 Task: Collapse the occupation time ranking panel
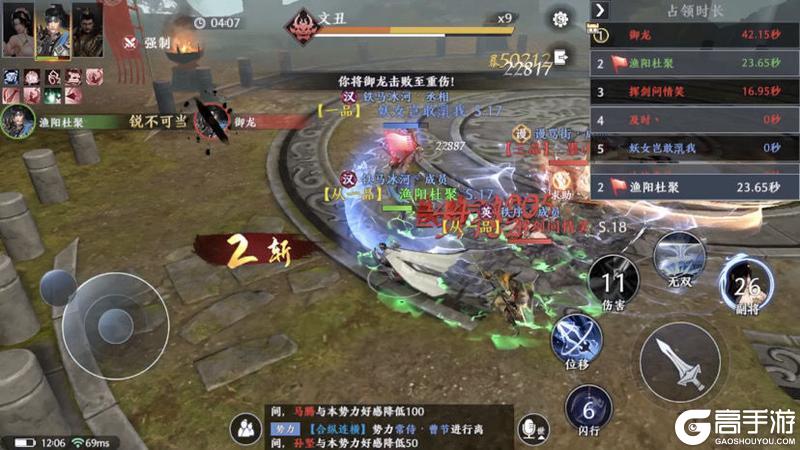600,10
